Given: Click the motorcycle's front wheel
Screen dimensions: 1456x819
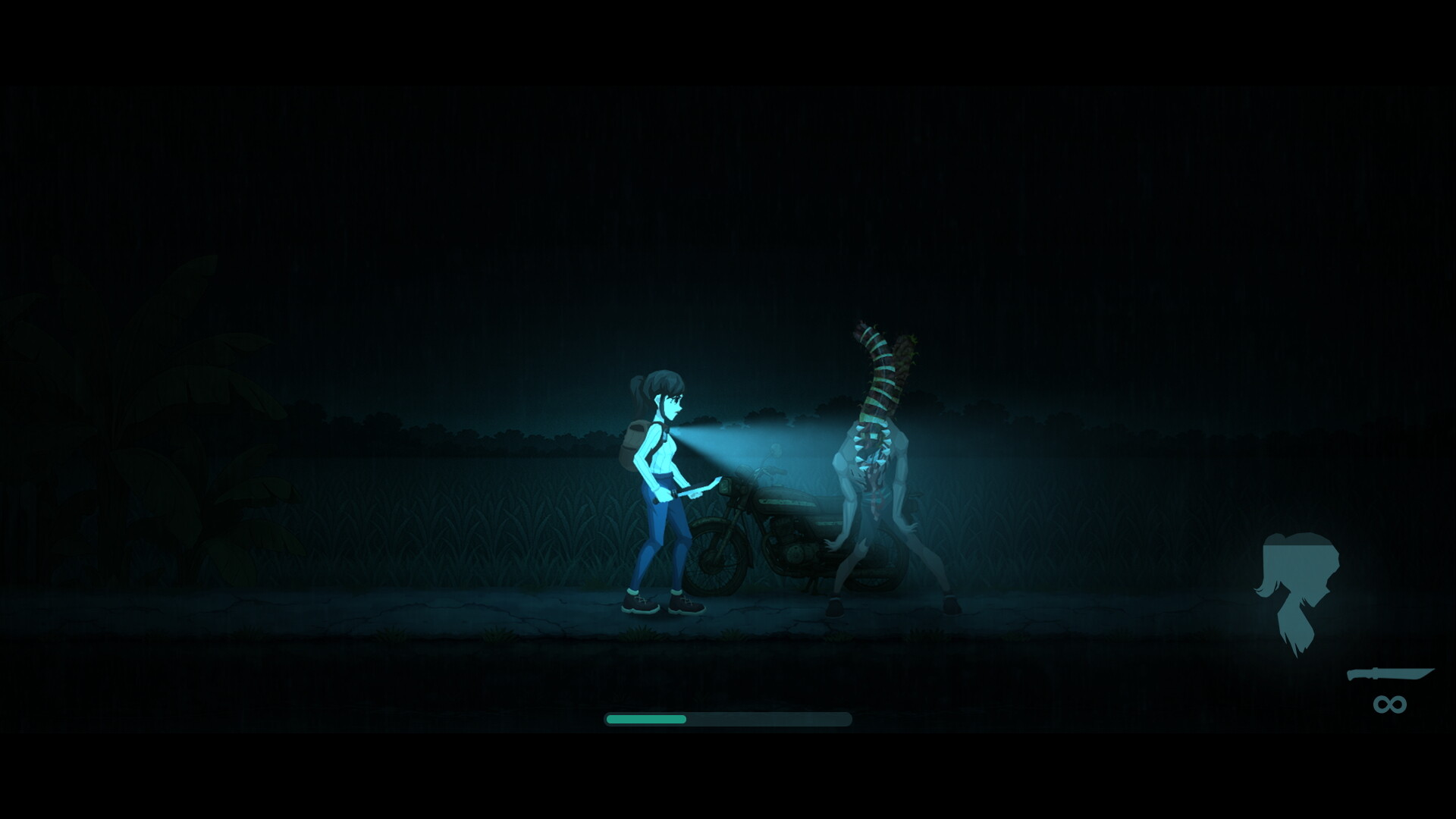Looking at the screenshot, I should click(714, 559).
